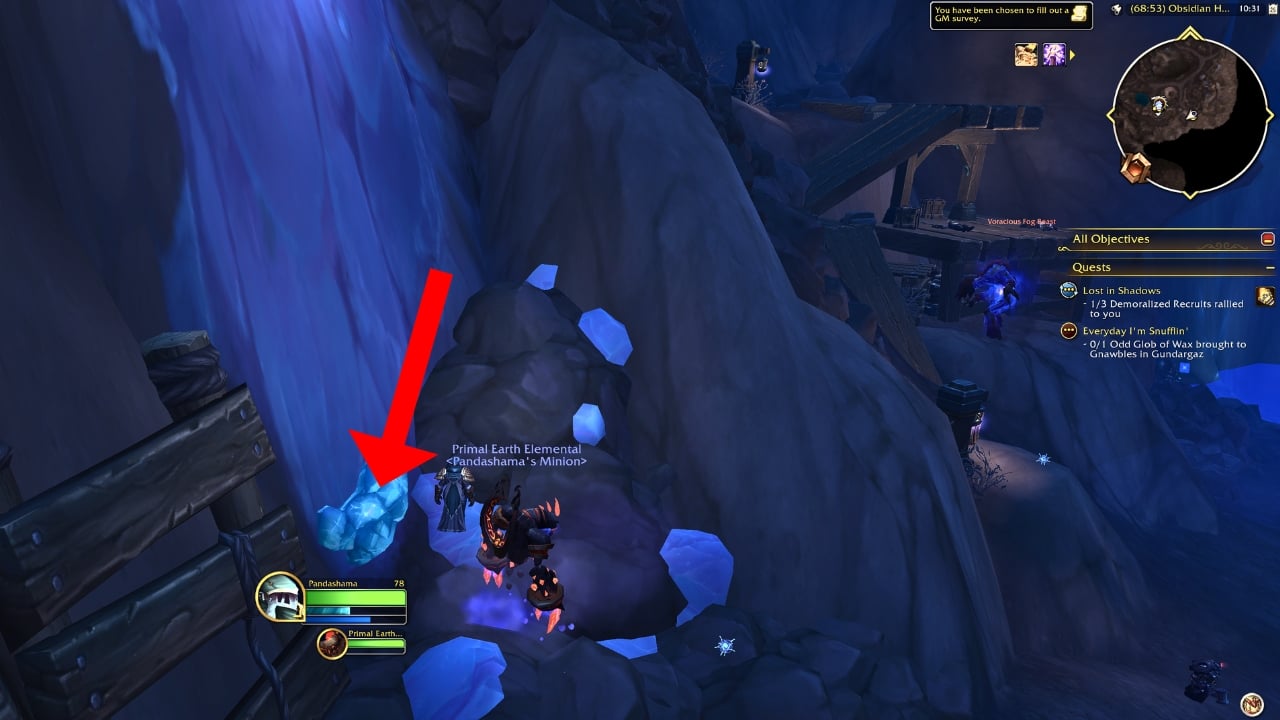Toggle the buff bar collapse arrow

pos(1071,56)
